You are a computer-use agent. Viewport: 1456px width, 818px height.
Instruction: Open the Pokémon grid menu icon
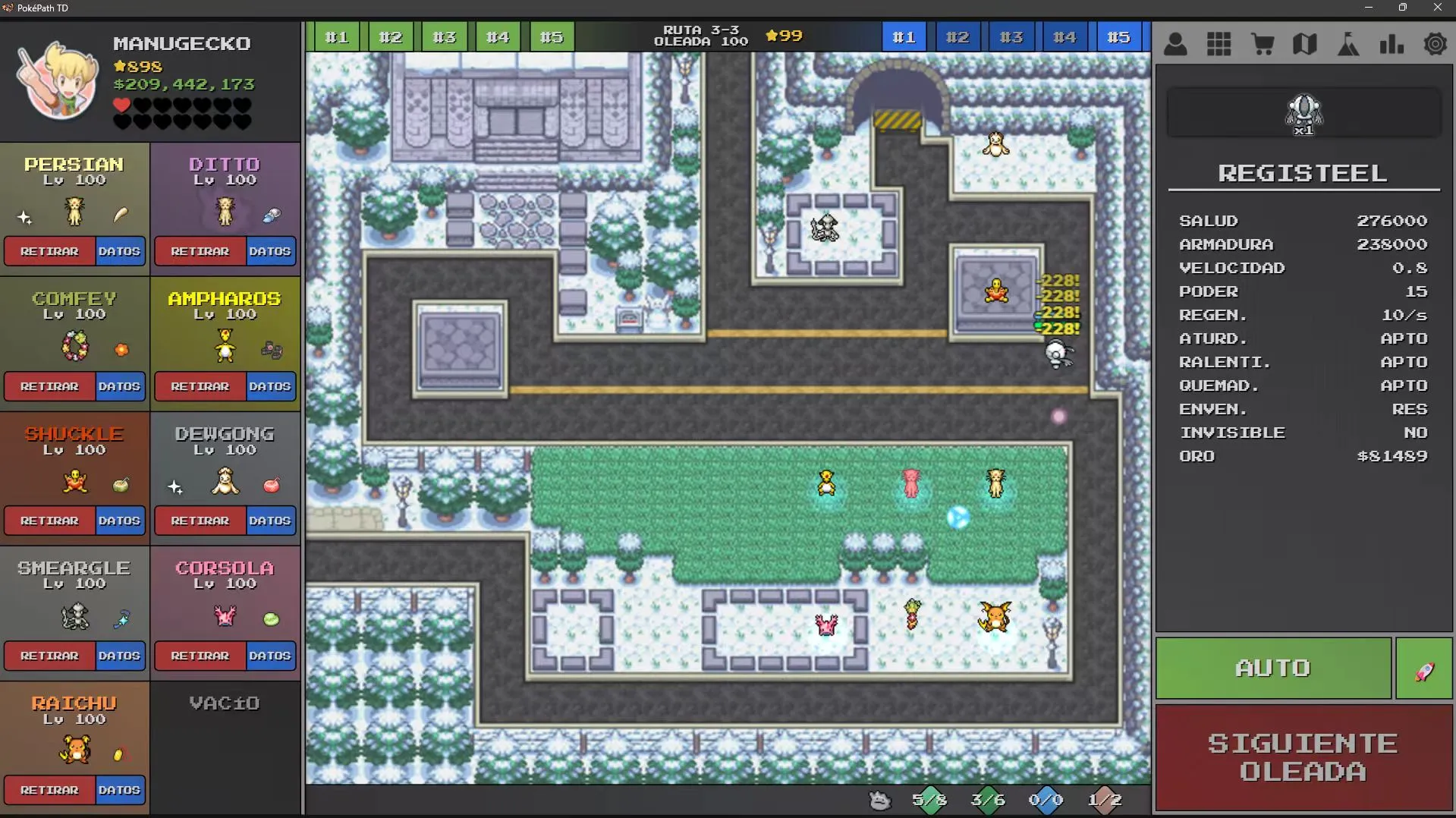pos(1219,44)
